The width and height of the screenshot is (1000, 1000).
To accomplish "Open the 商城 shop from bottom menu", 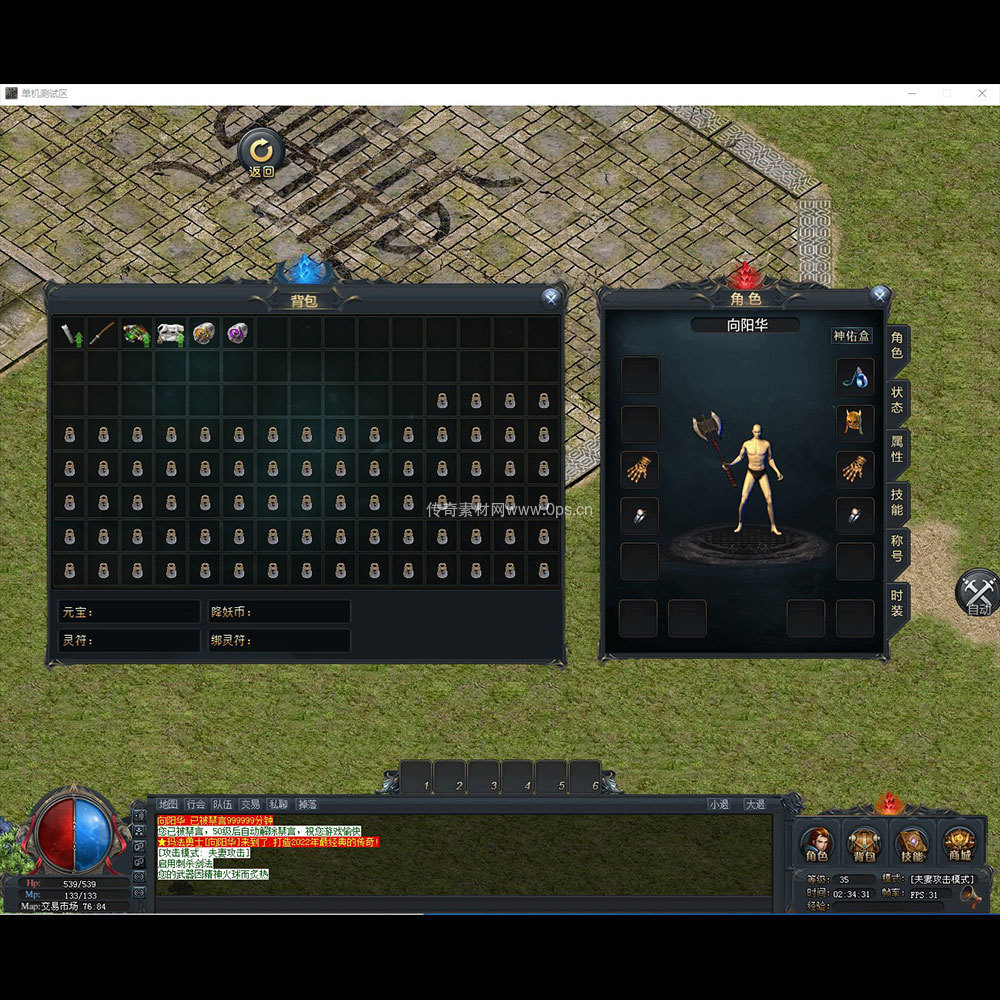I will pos(959,845).
